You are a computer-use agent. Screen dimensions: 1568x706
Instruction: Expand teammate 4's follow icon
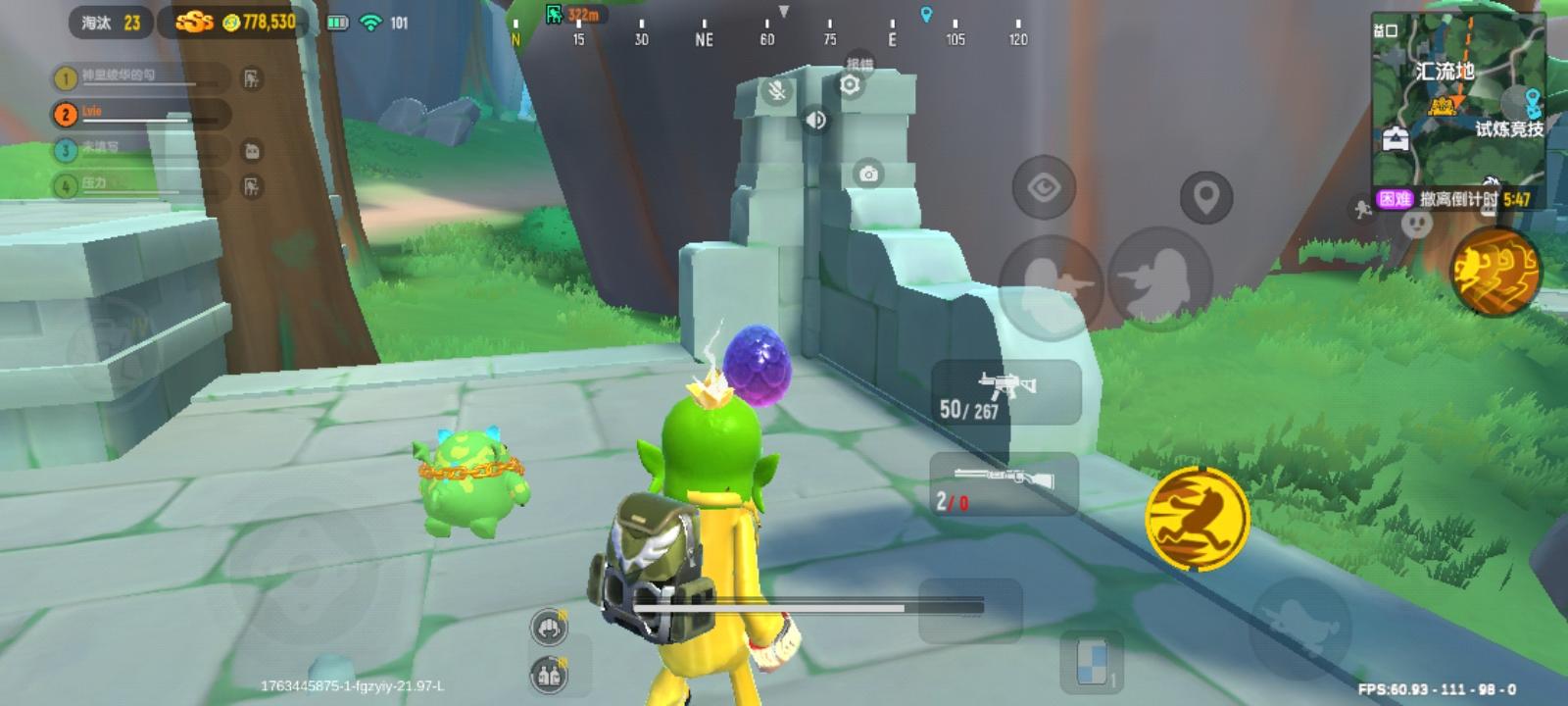(x=252, y=183)
